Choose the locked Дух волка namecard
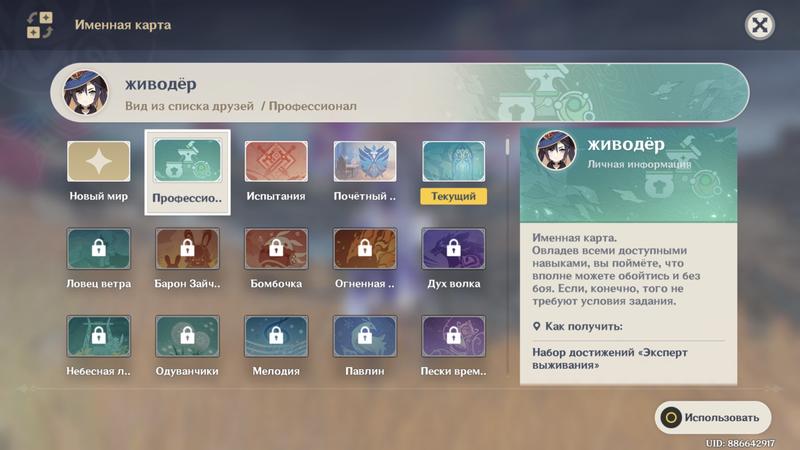Viewport: 800px width, 450px height. tap(453, 249)
